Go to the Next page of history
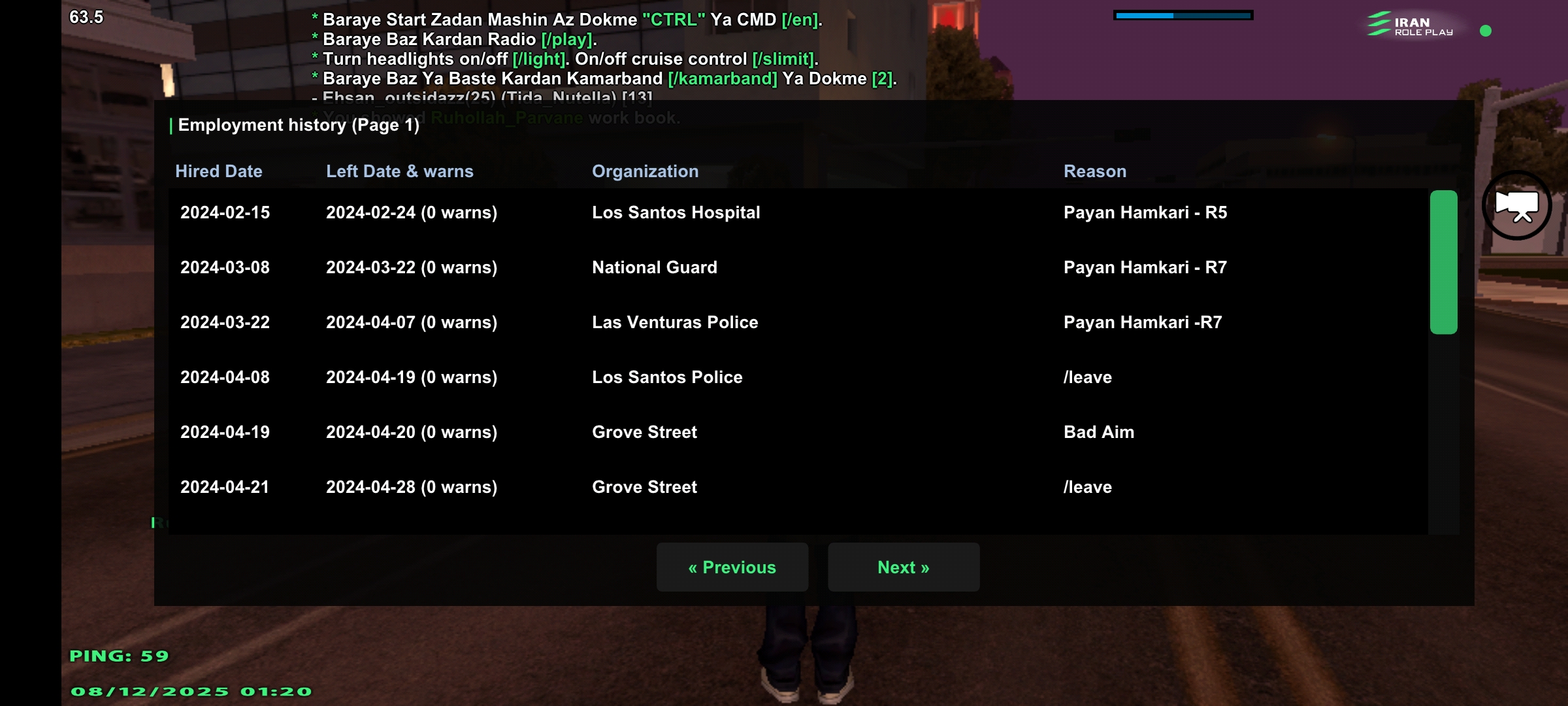This screenshot has width=1568, height=706. [x=903, y=567]
